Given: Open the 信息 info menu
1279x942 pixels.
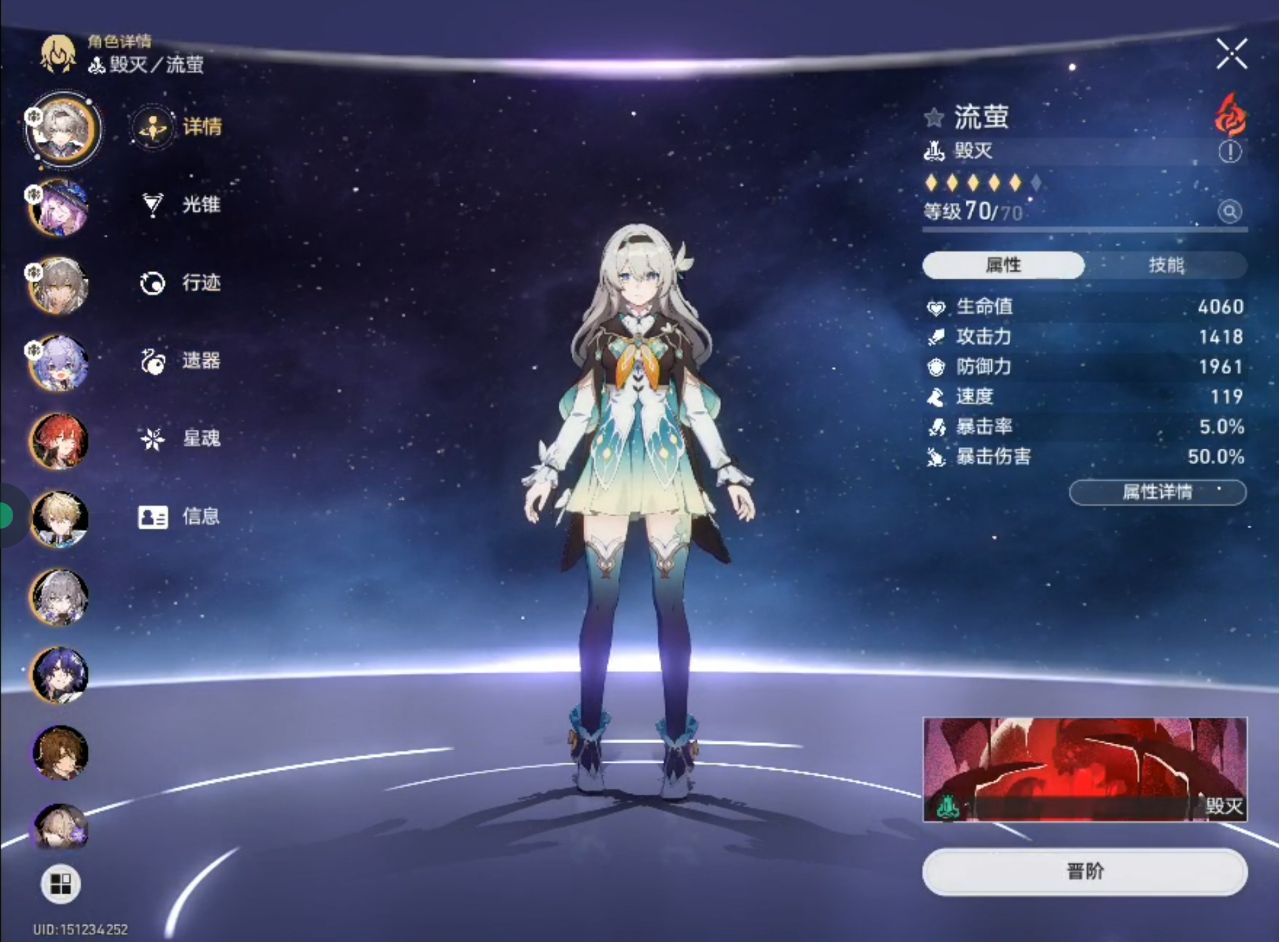Looking at the screenshot, I should coord(180,517).
